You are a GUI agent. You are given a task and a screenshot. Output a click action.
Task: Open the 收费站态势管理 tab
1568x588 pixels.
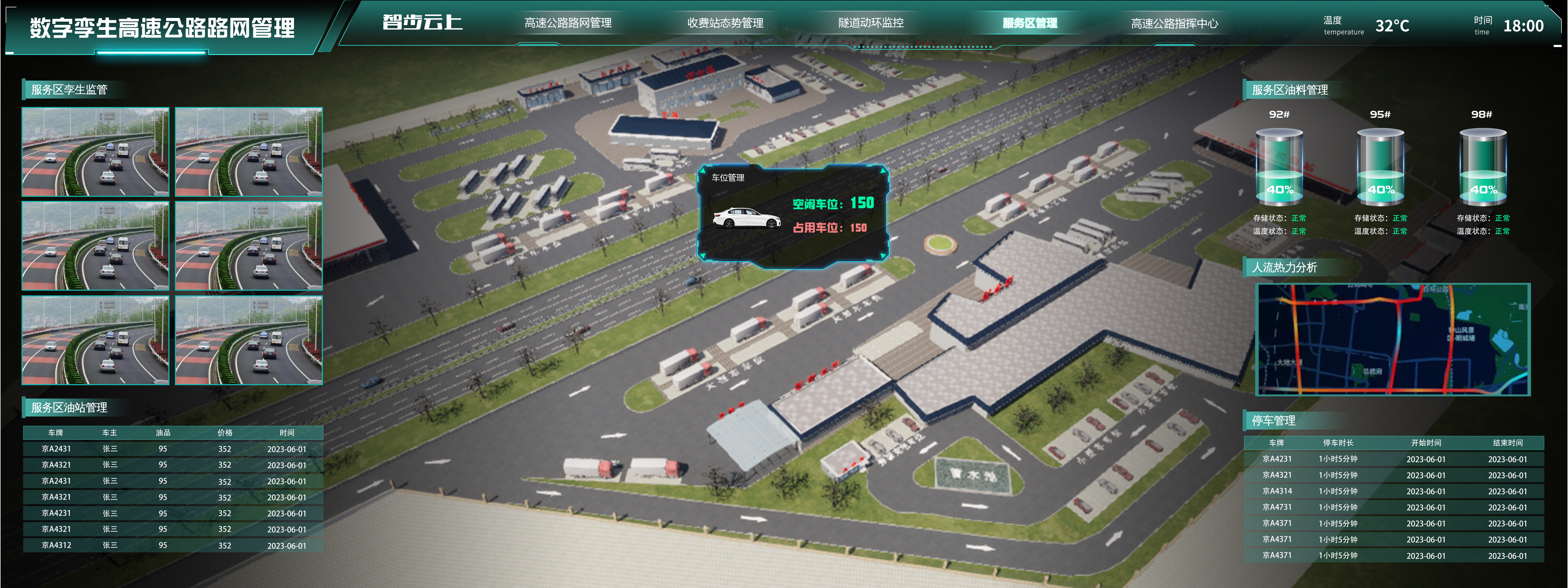(x=725, y=23)
